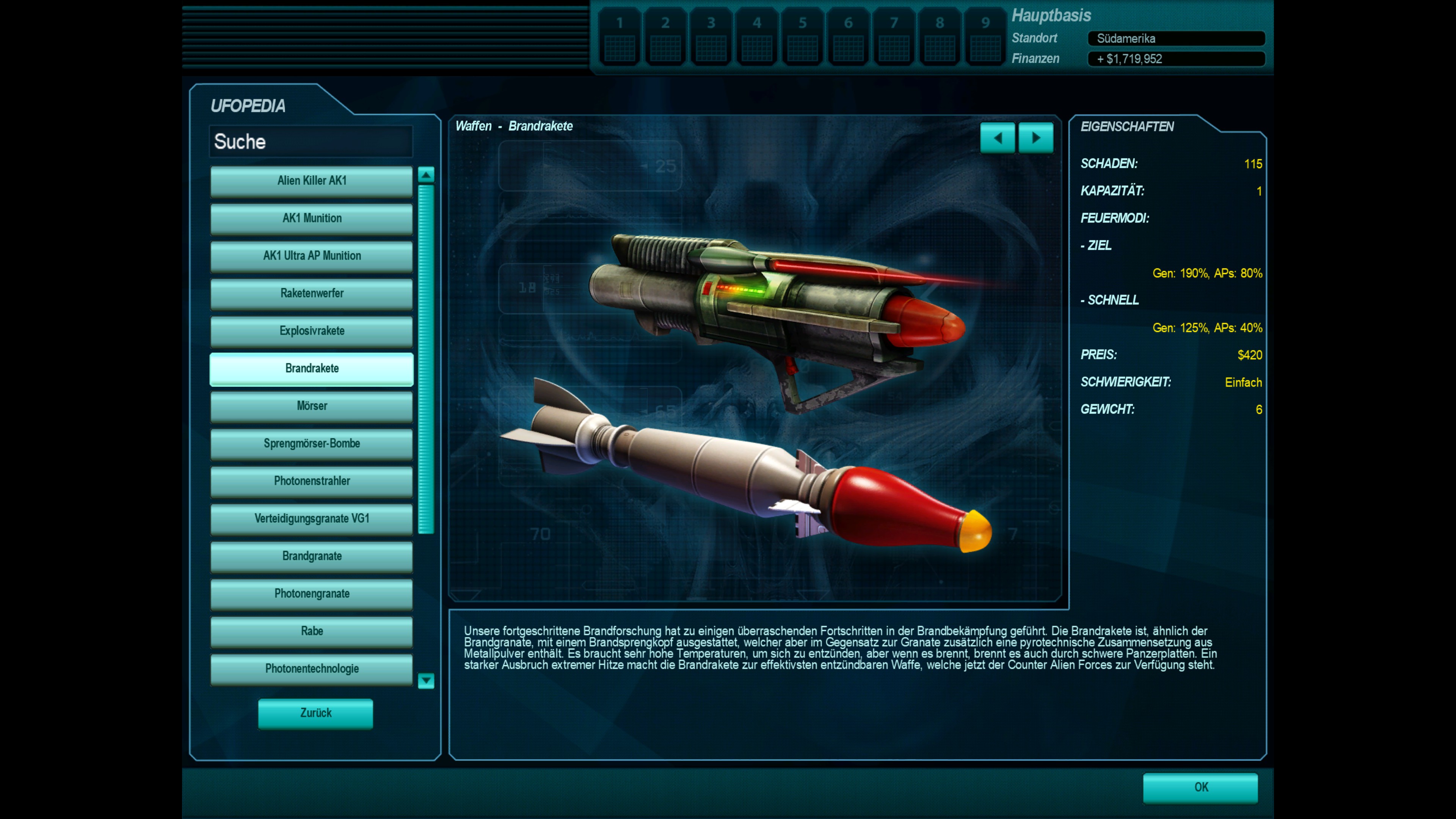Select the Photonenstrahler entry
1456x819 pixels.
(x=311, y=481)
